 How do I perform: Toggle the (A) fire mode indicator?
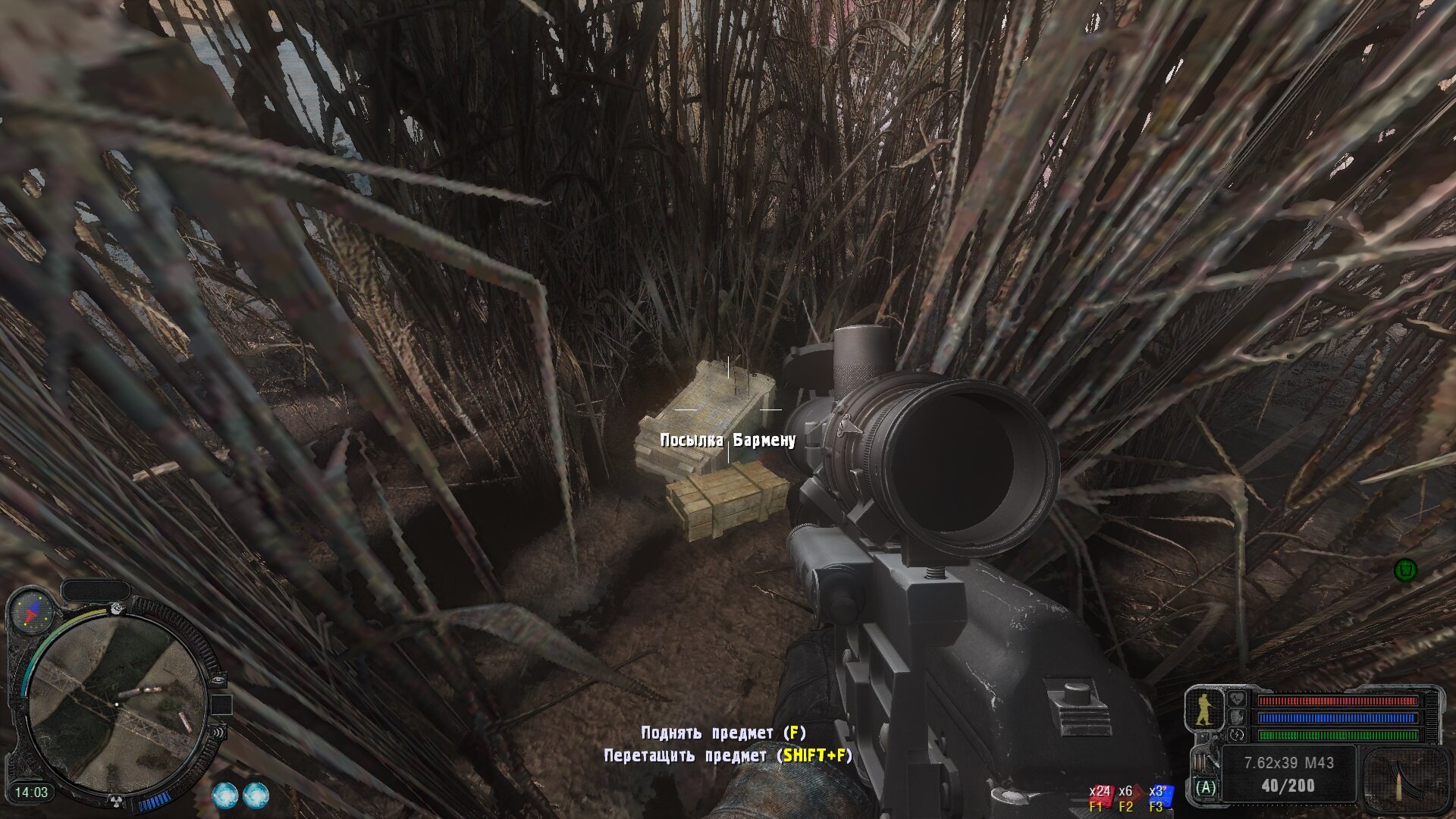click(x=1205, y=788)
